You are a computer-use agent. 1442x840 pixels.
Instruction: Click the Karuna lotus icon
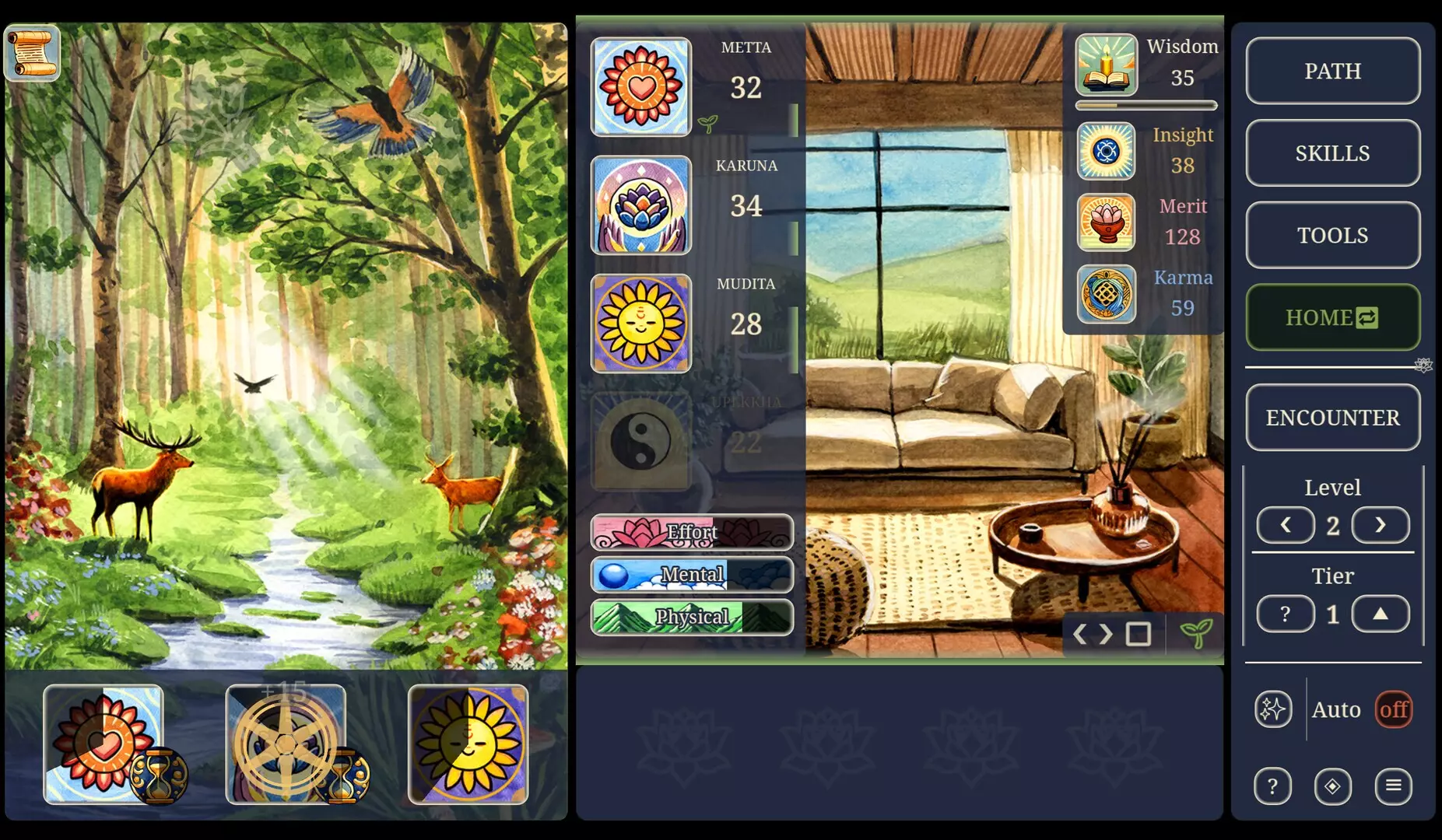click(x=640, y=205)
